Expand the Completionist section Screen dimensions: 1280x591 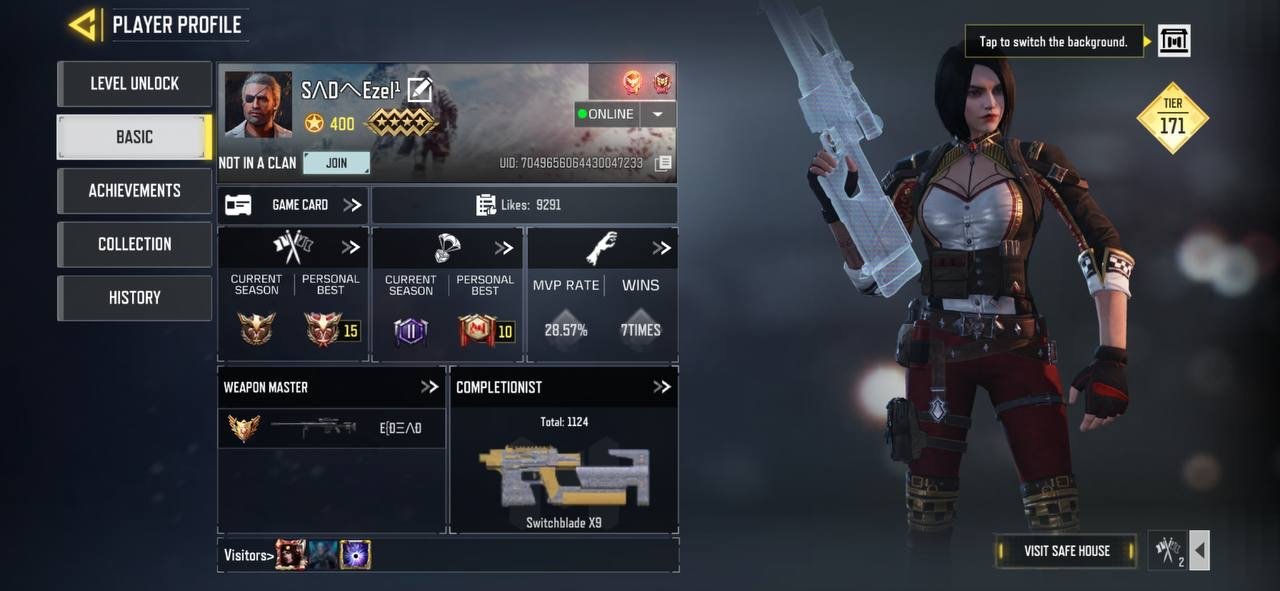pyautogui.click(x=662, y=387)
